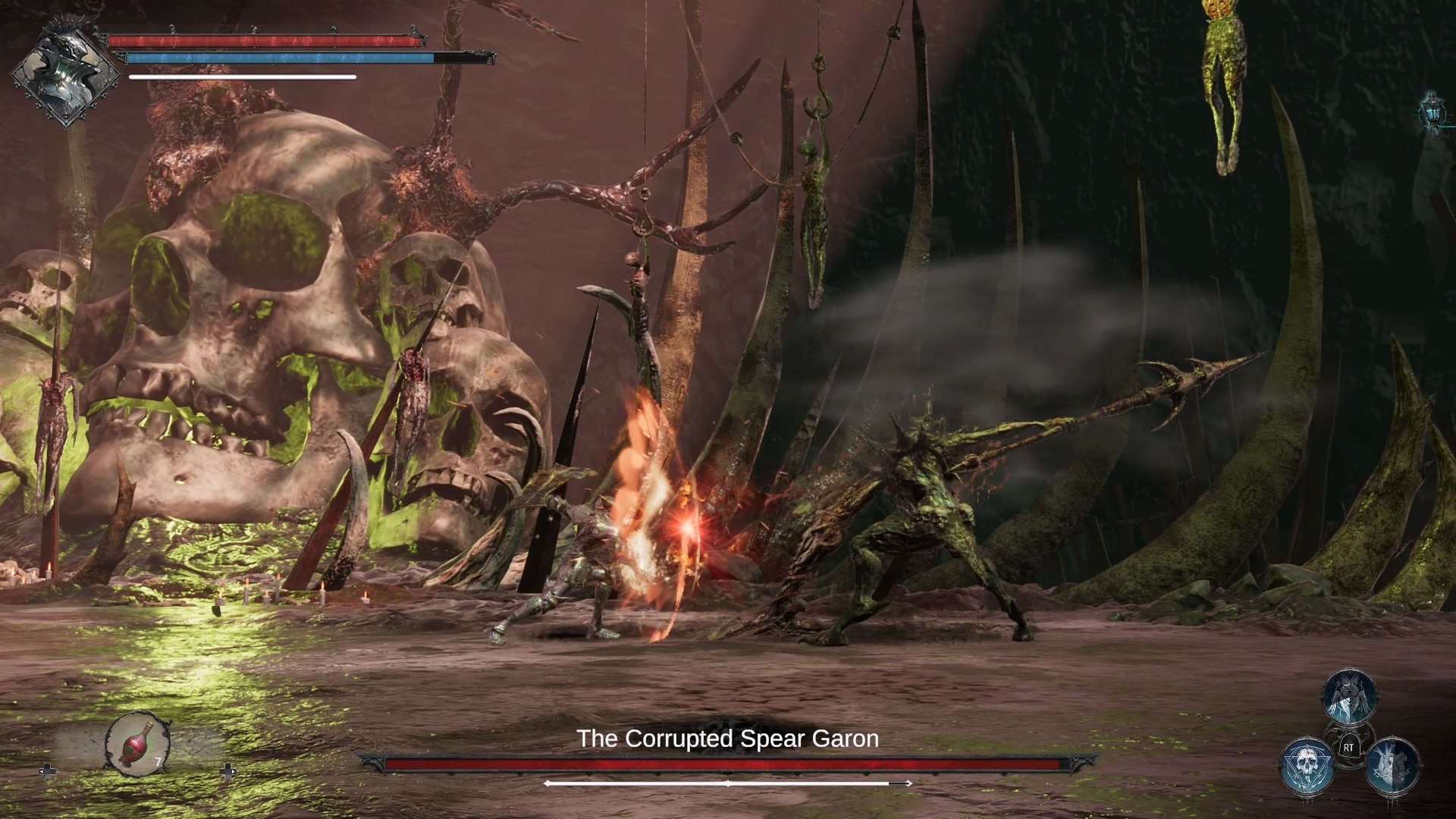The image size is (1456, 819).
Task: Click the glowing blue lantern icon
Action: (1432, 112)
